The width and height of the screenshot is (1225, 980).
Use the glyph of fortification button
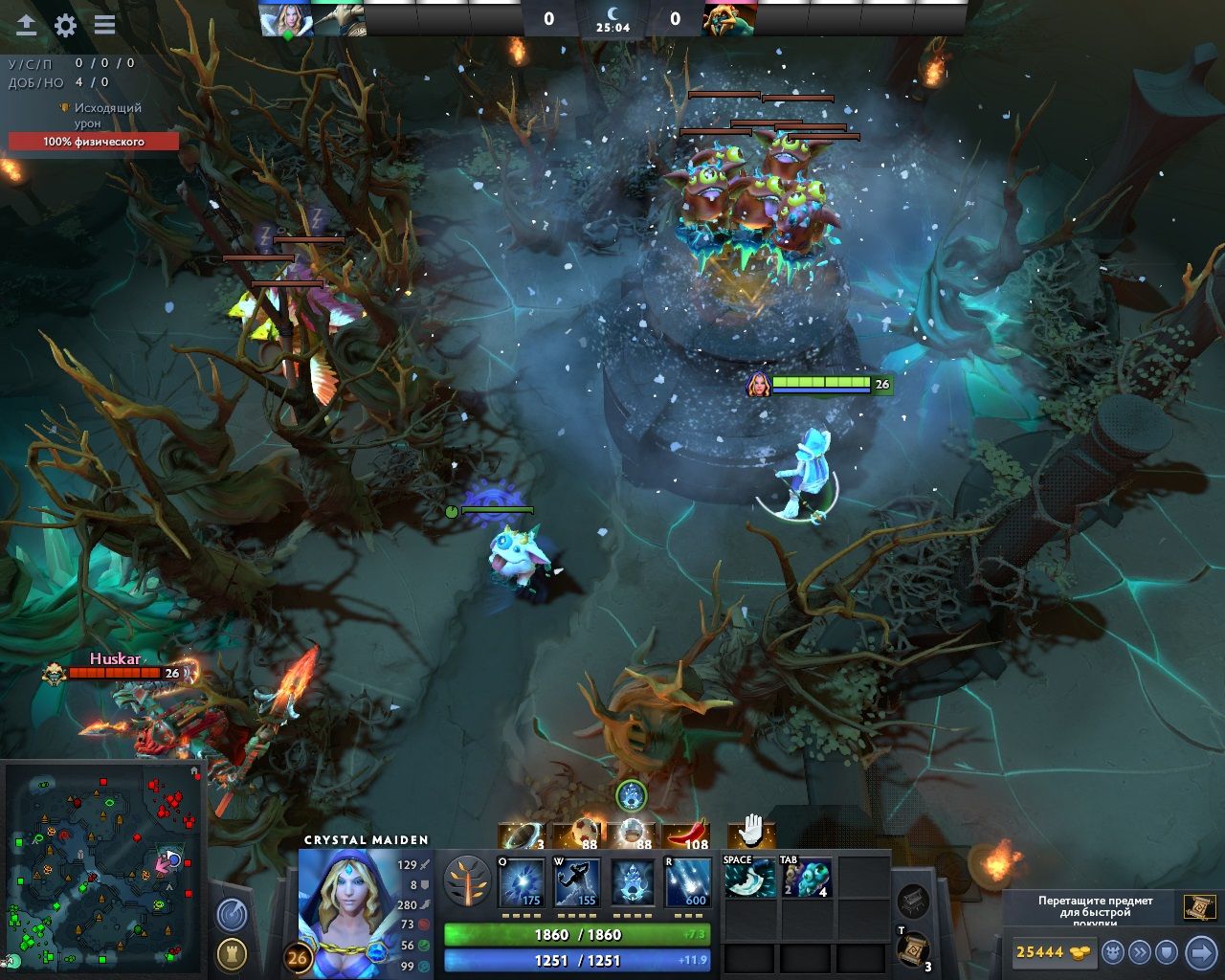click(231, 953)
